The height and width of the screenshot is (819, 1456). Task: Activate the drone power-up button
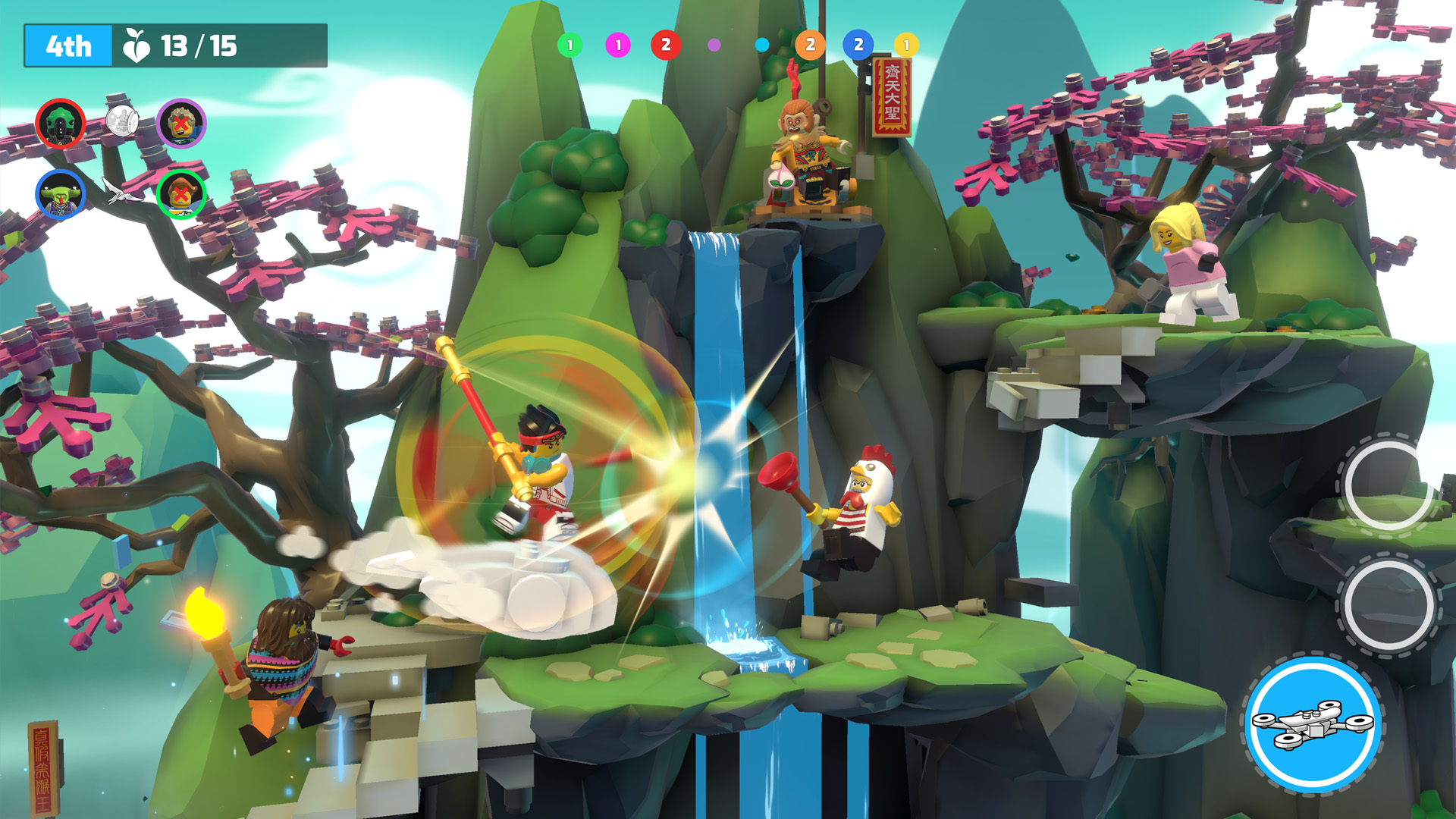coord(1313,725)
